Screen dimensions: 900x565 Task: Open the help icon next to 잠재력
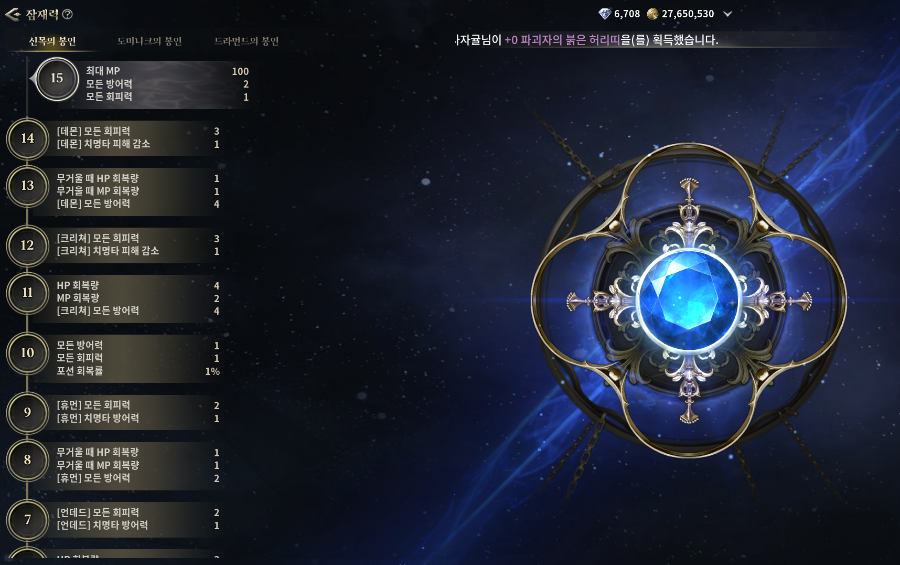pyautogui.click(x=68, y=14)
